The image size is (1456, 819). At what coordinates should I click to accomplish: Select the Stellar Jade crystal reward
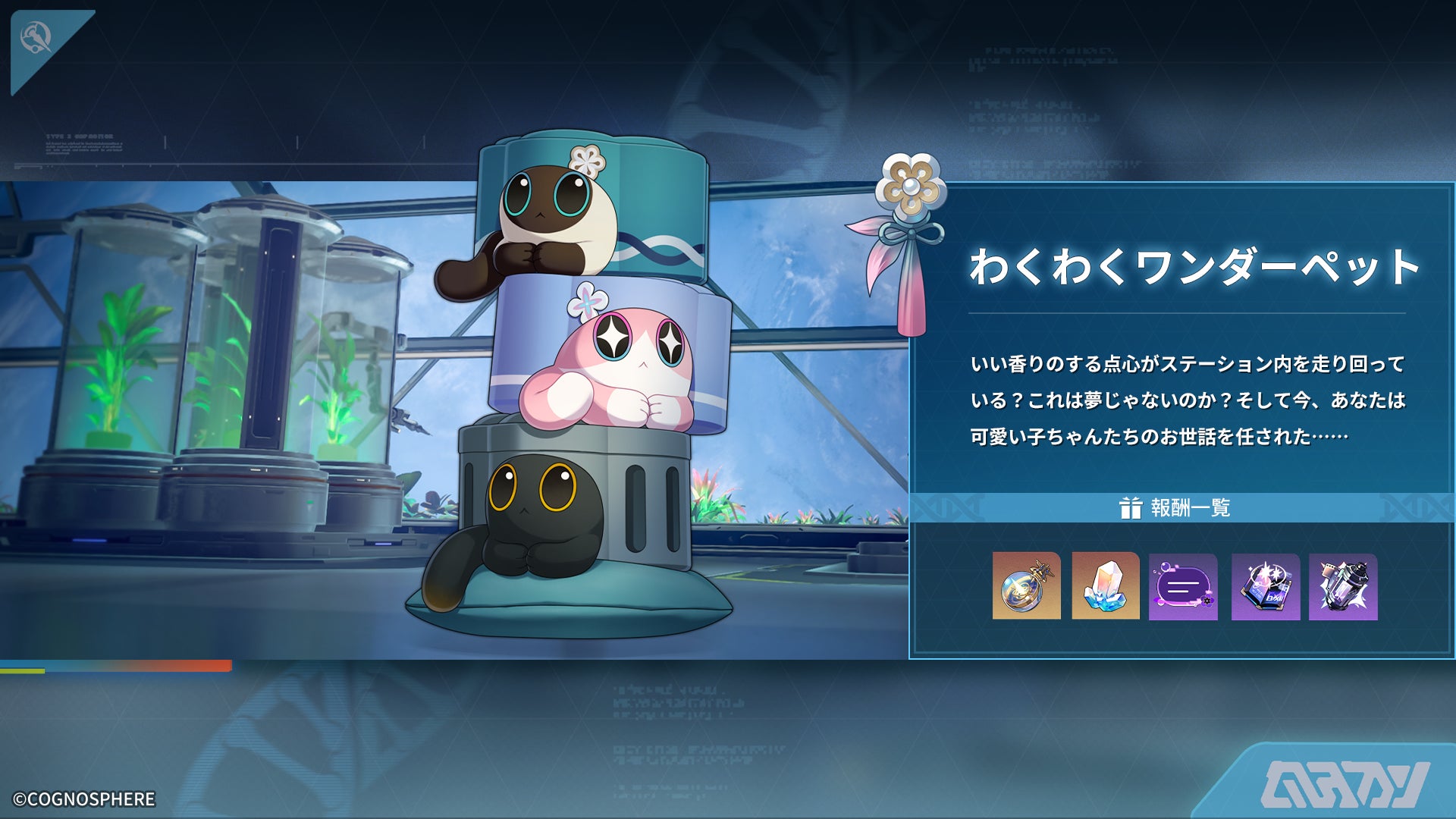pos(1105,586)
